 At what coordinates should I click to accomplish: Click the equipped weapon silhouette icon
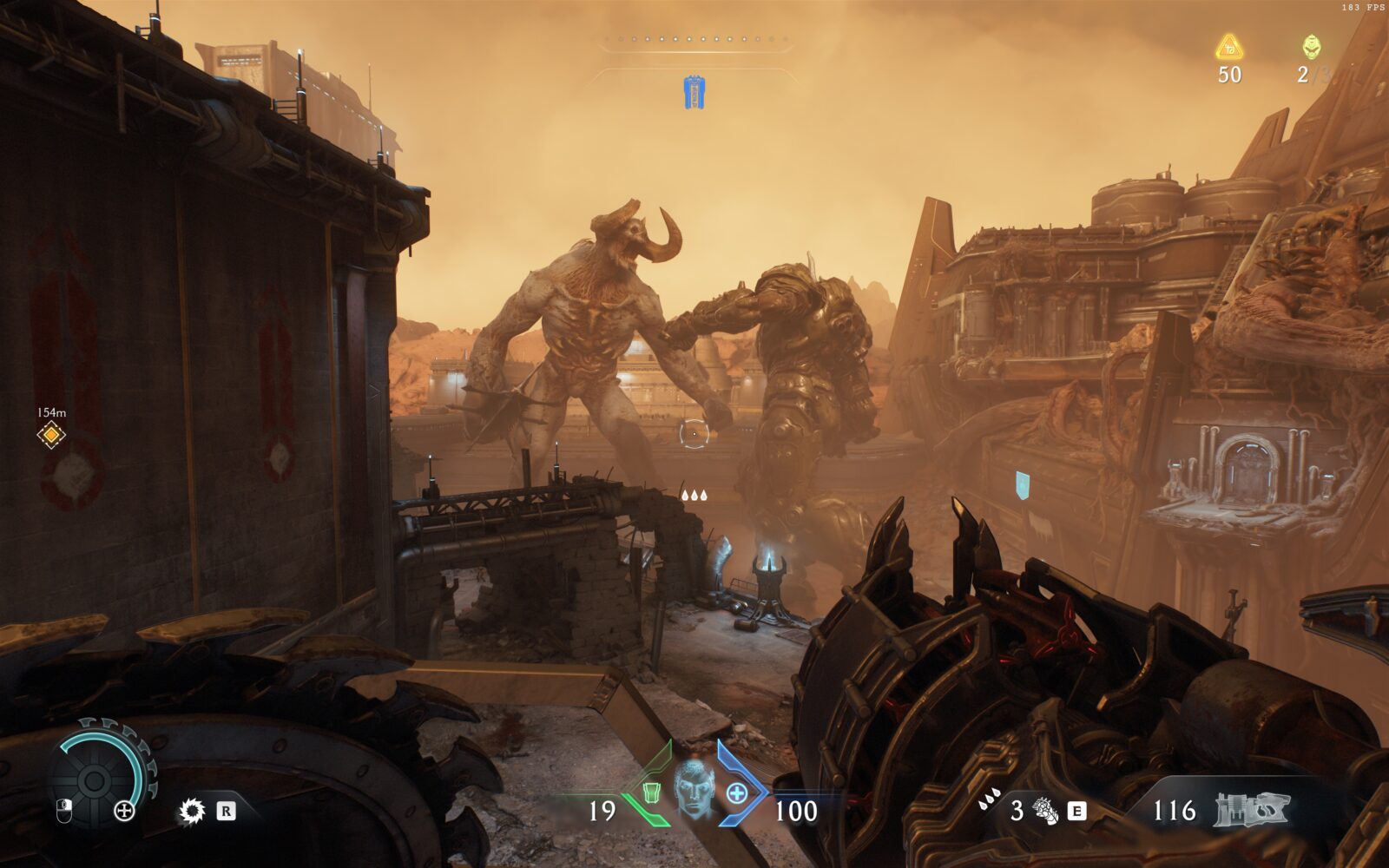1253,809
